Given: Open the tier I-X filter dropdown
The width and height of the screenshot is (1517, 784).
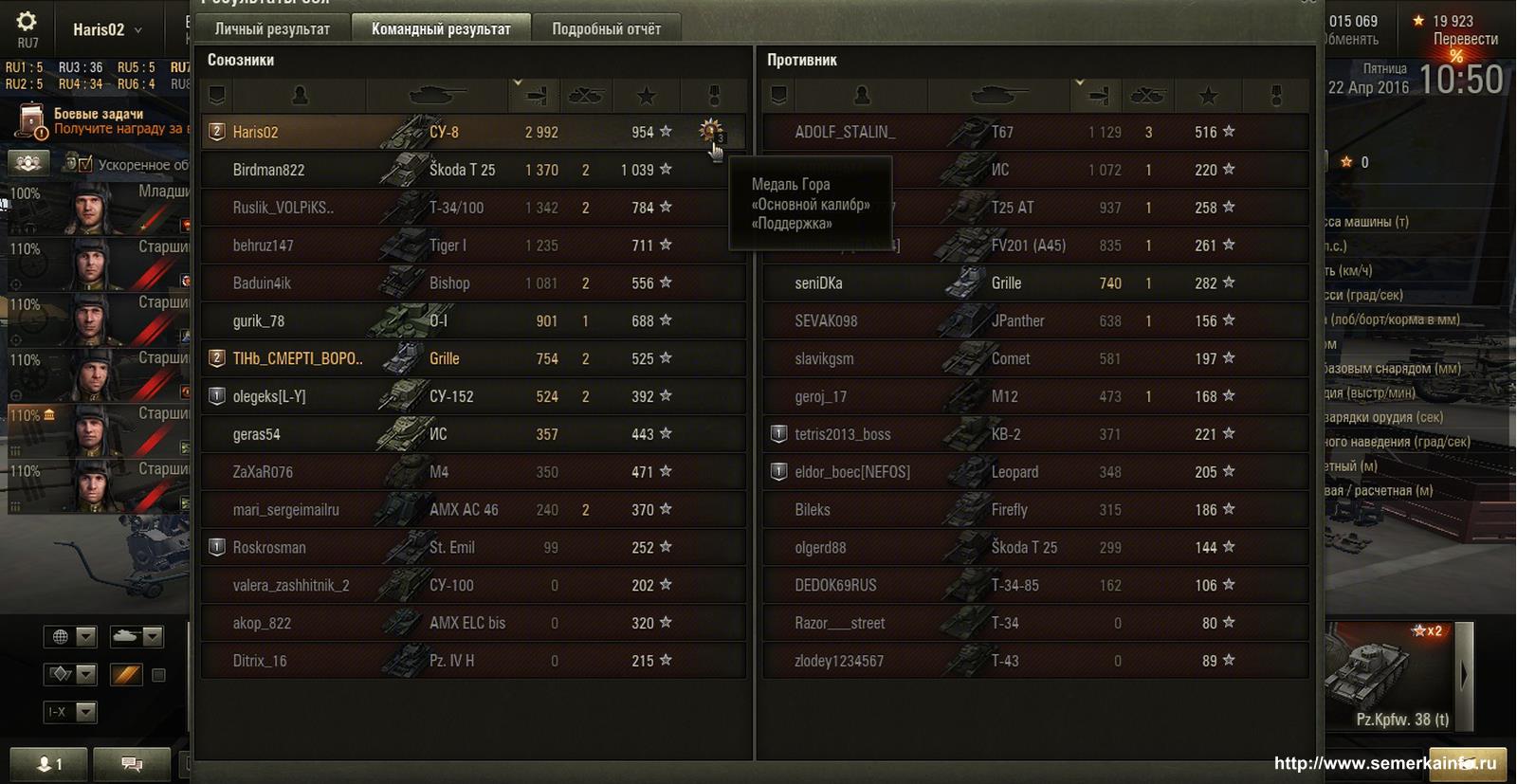Looking at the screenshot, I should coord(70,711).
